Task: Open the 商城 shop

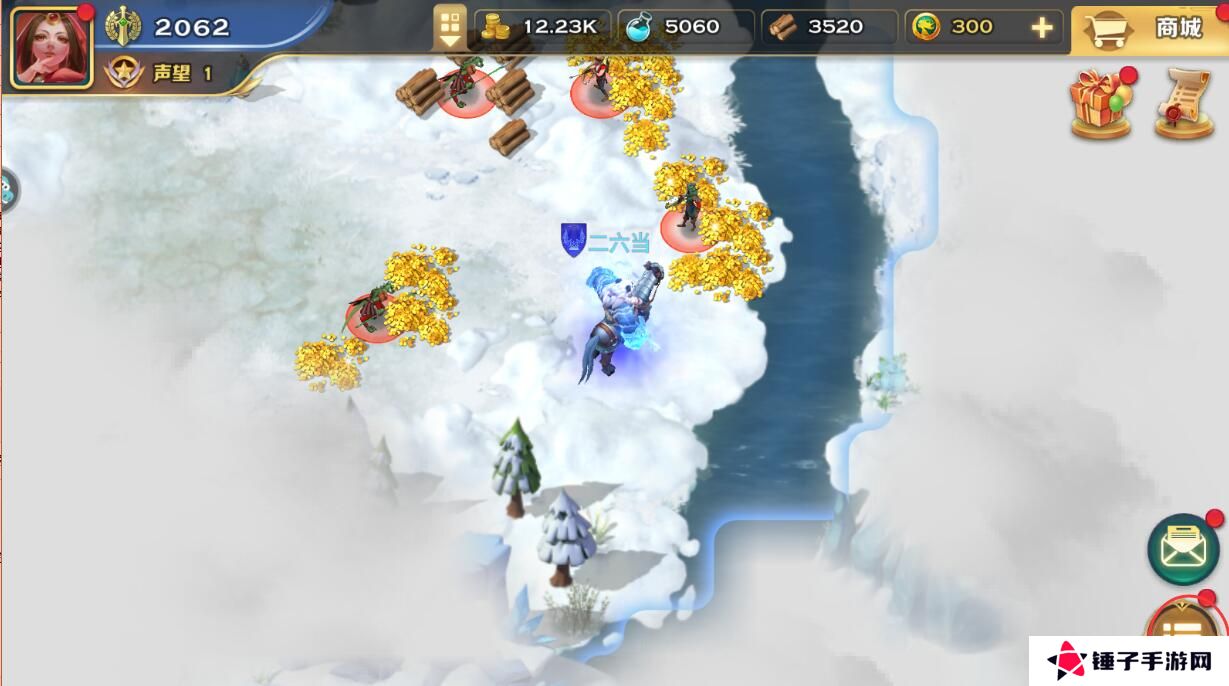Action: (x=1150, y=28)
